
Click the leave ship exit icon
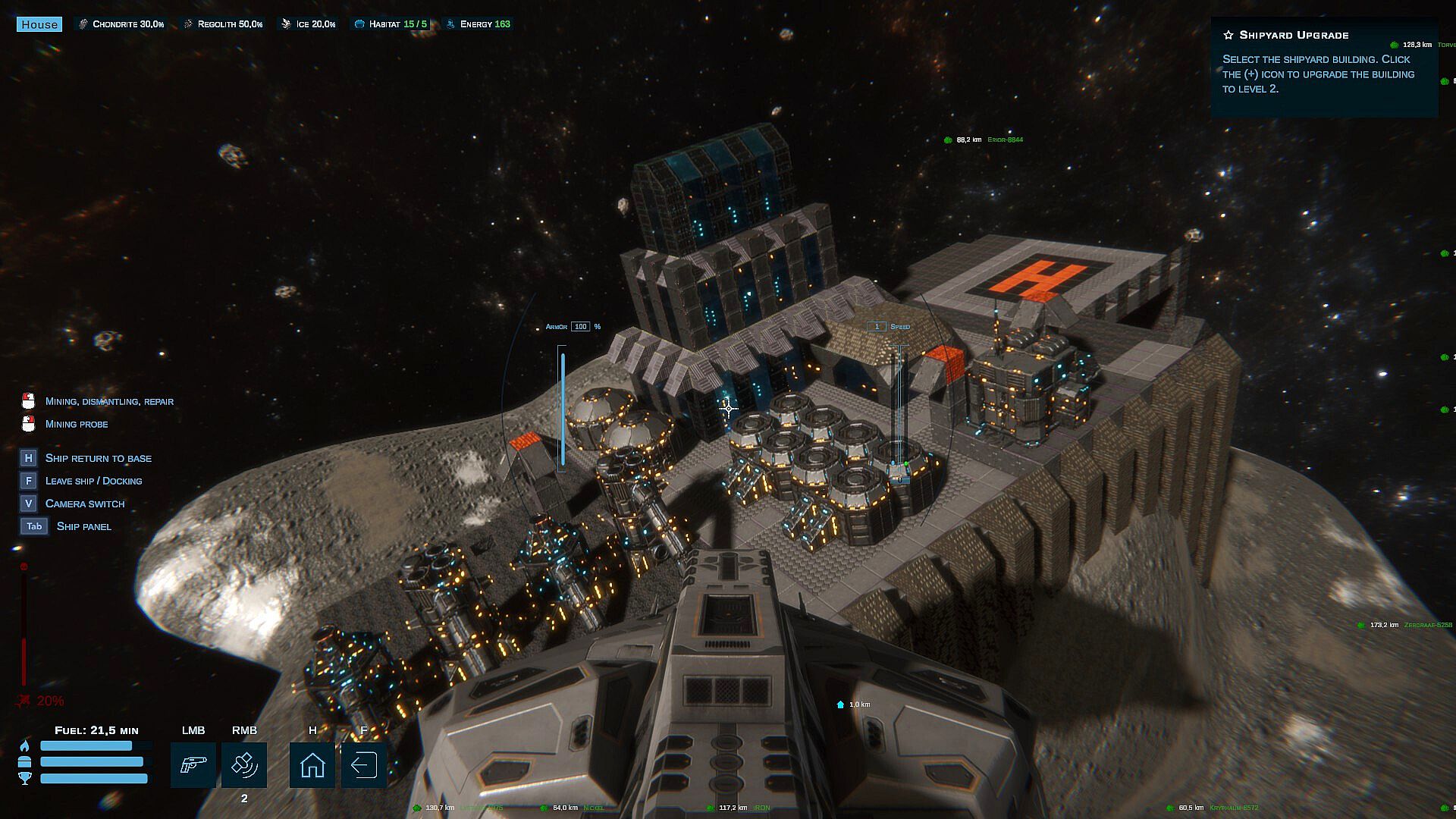[x=363, y=764]
